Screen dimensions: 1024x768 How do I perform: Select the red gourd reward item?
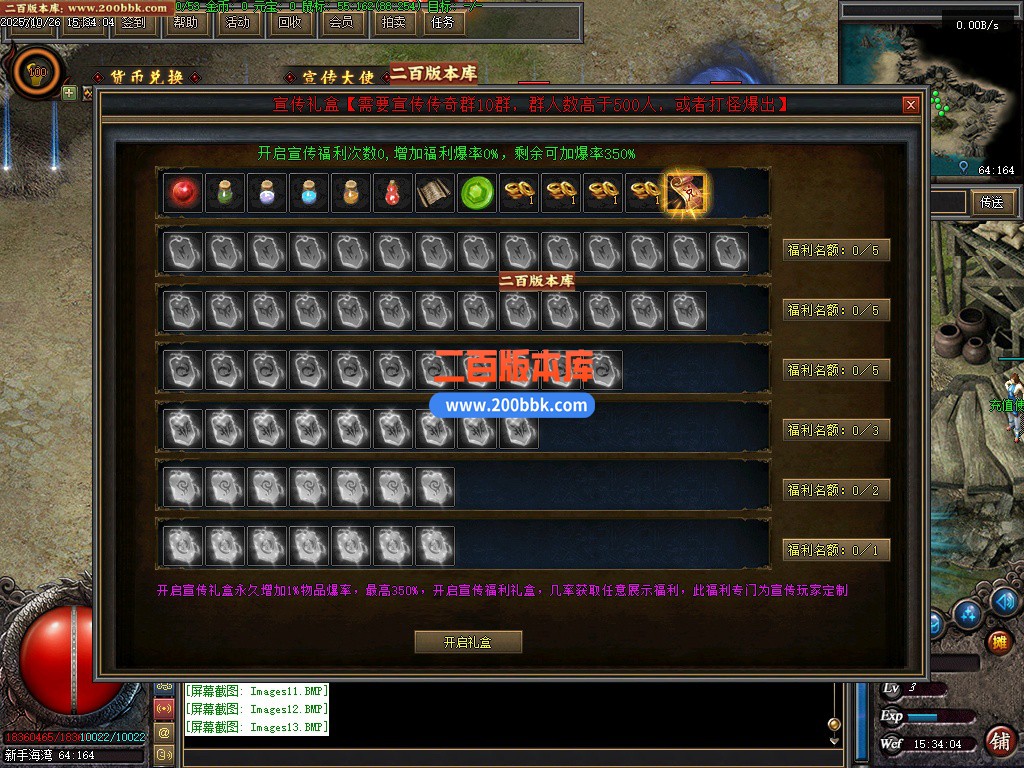point(393,193)
